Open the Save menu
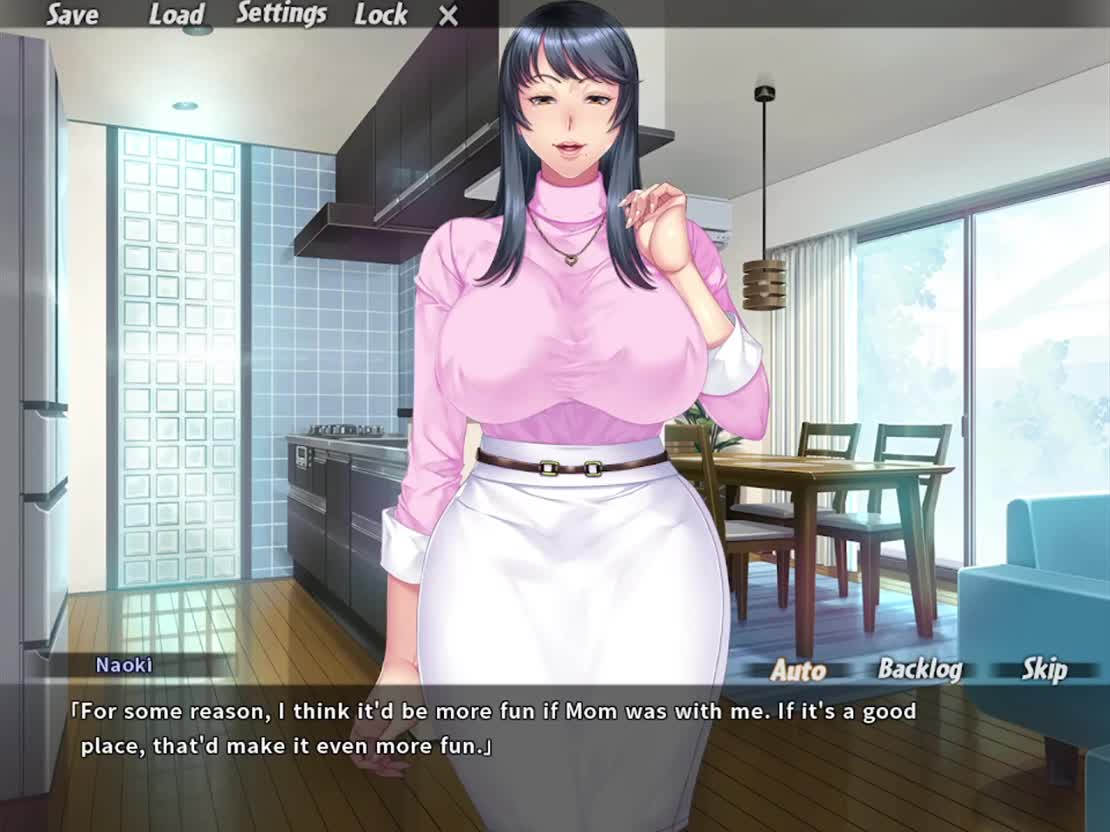Image resolution: width=1110 pixels, height=832 pixels. click(x=72, y=15)
